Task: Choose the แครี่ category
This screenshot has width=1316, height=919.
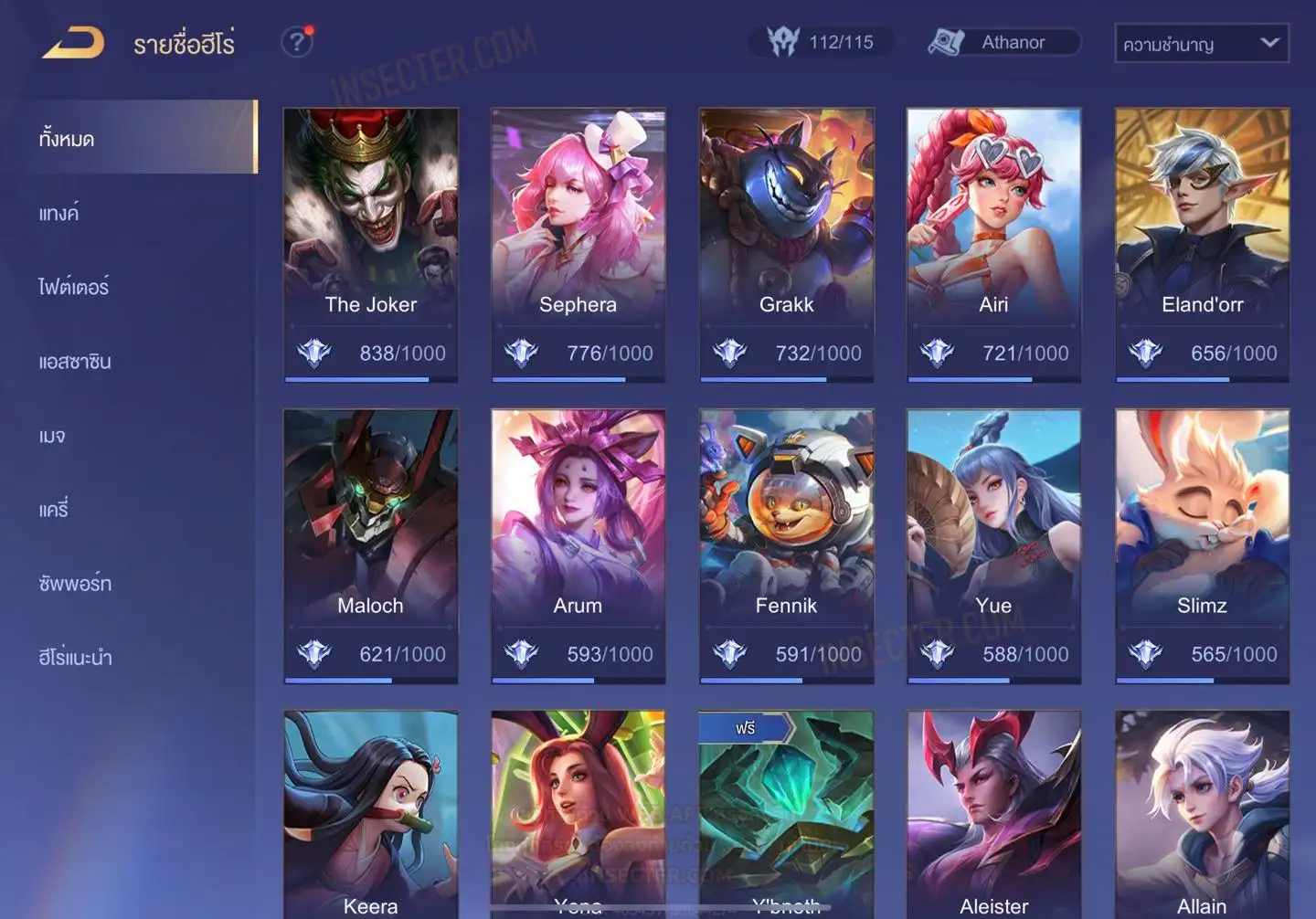Action: click(54, 509)
